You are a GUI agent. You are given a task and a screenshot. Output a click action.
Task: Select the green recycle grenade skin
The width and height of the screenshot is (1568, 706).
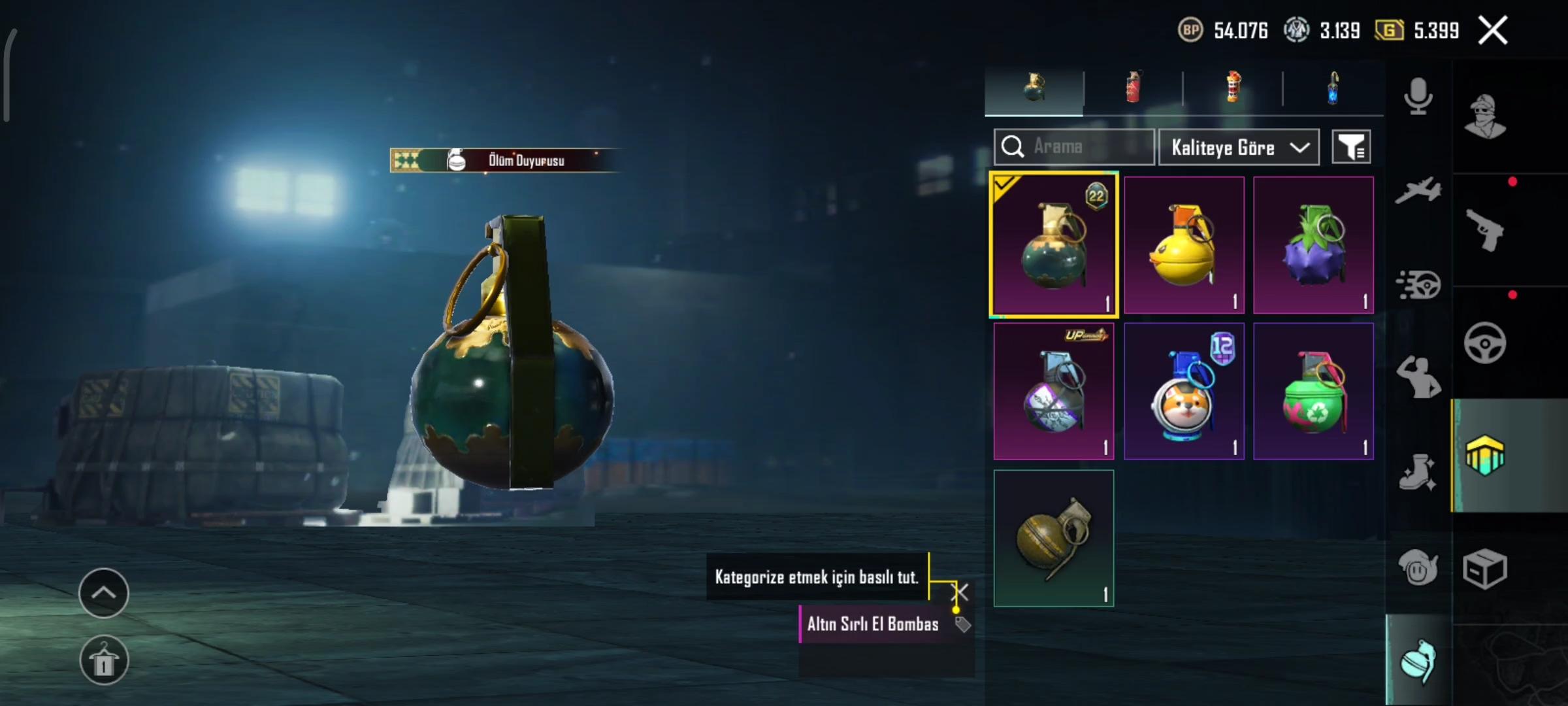1313,391
